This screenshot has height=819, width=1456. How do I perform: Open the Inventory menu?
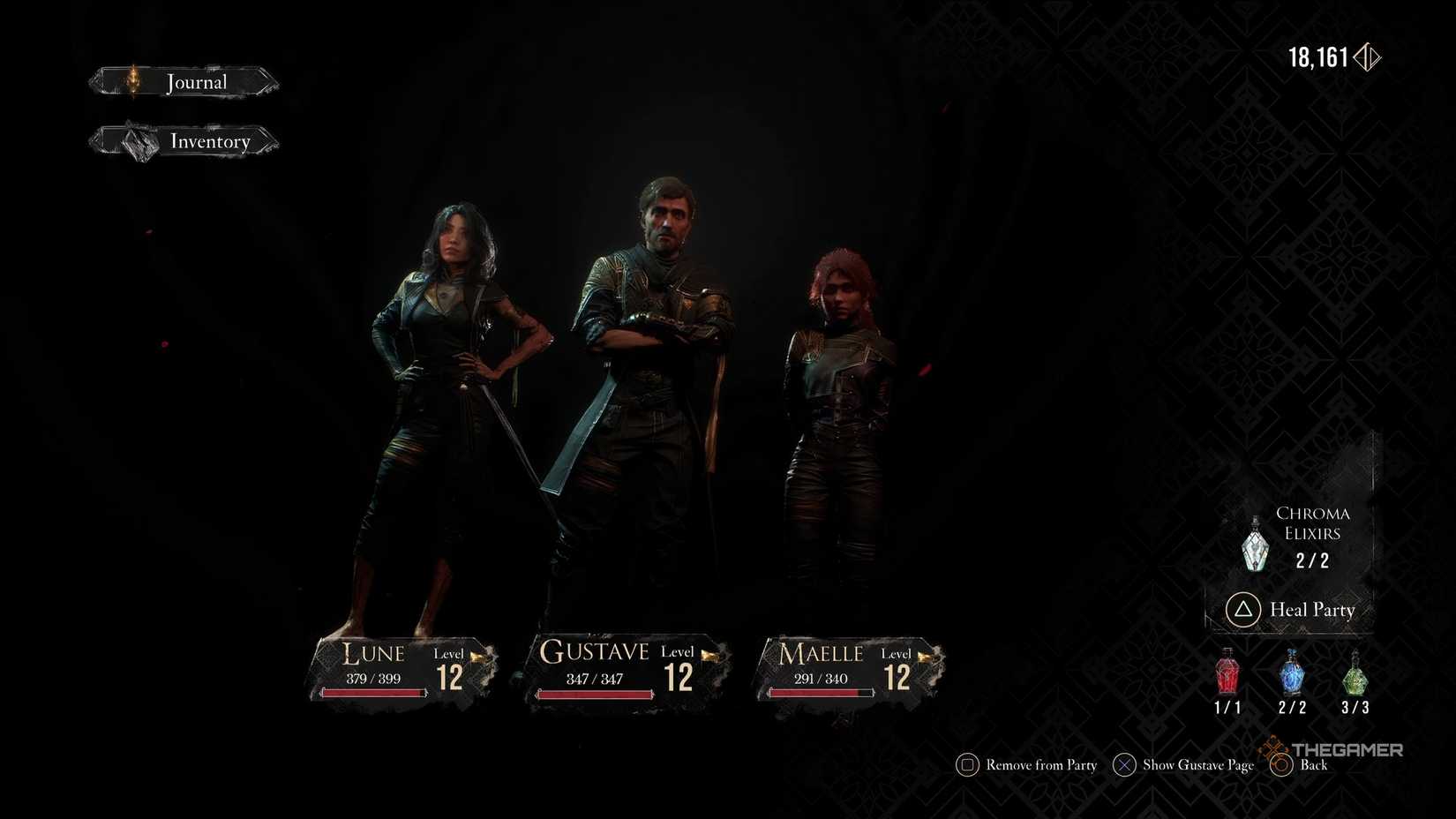(x=210, y=142)
